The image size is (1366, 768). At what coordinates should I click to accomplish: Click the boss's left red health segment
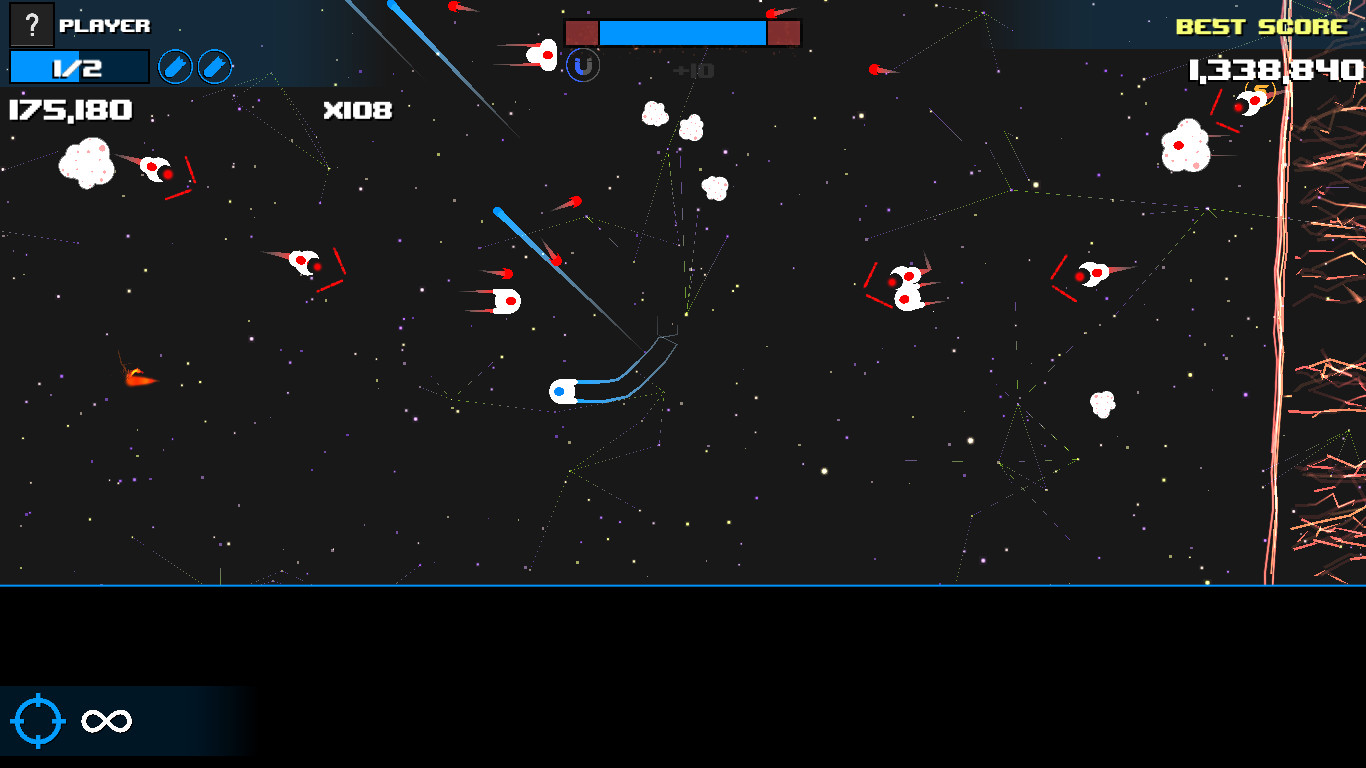point(583,31)
